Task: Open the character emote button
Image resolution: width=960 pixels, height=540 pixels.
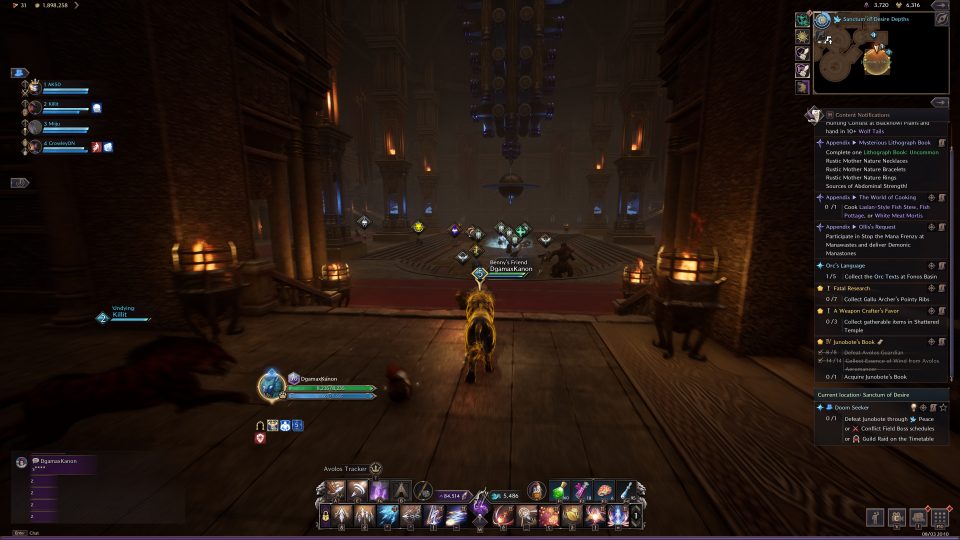Action: click(x=876, y=517)
